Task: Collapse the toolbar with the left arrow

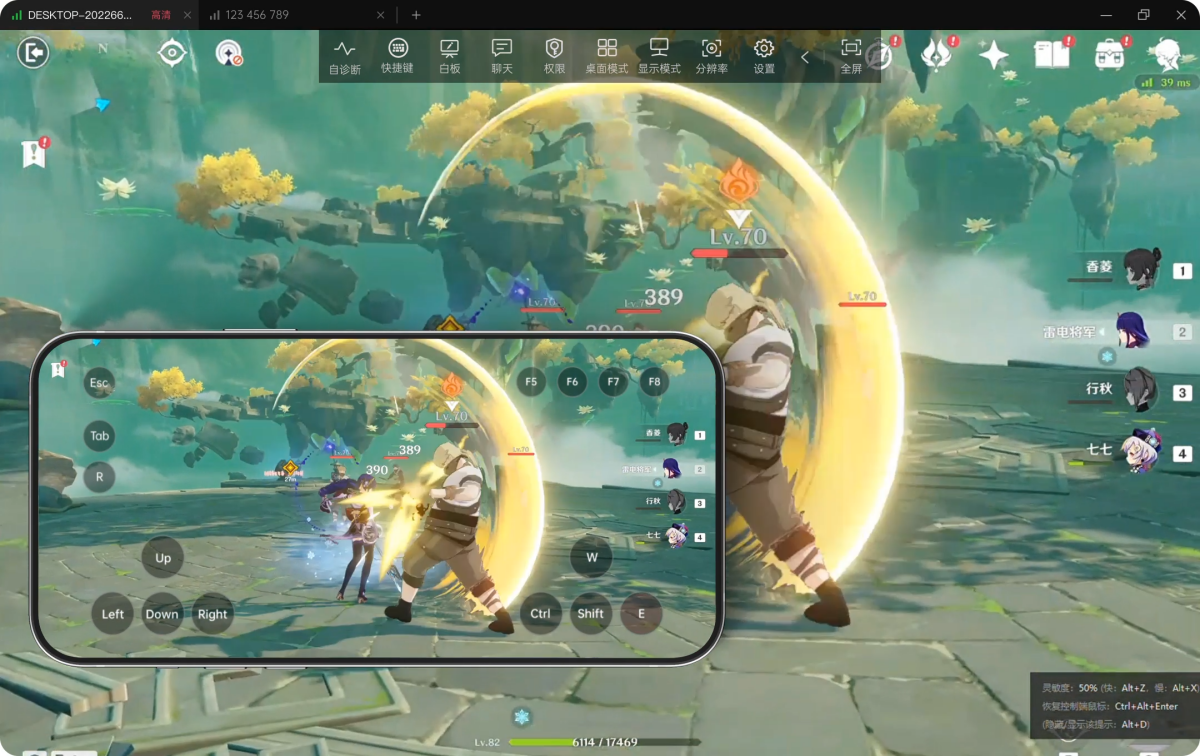Action: click(x=805, y=57)
